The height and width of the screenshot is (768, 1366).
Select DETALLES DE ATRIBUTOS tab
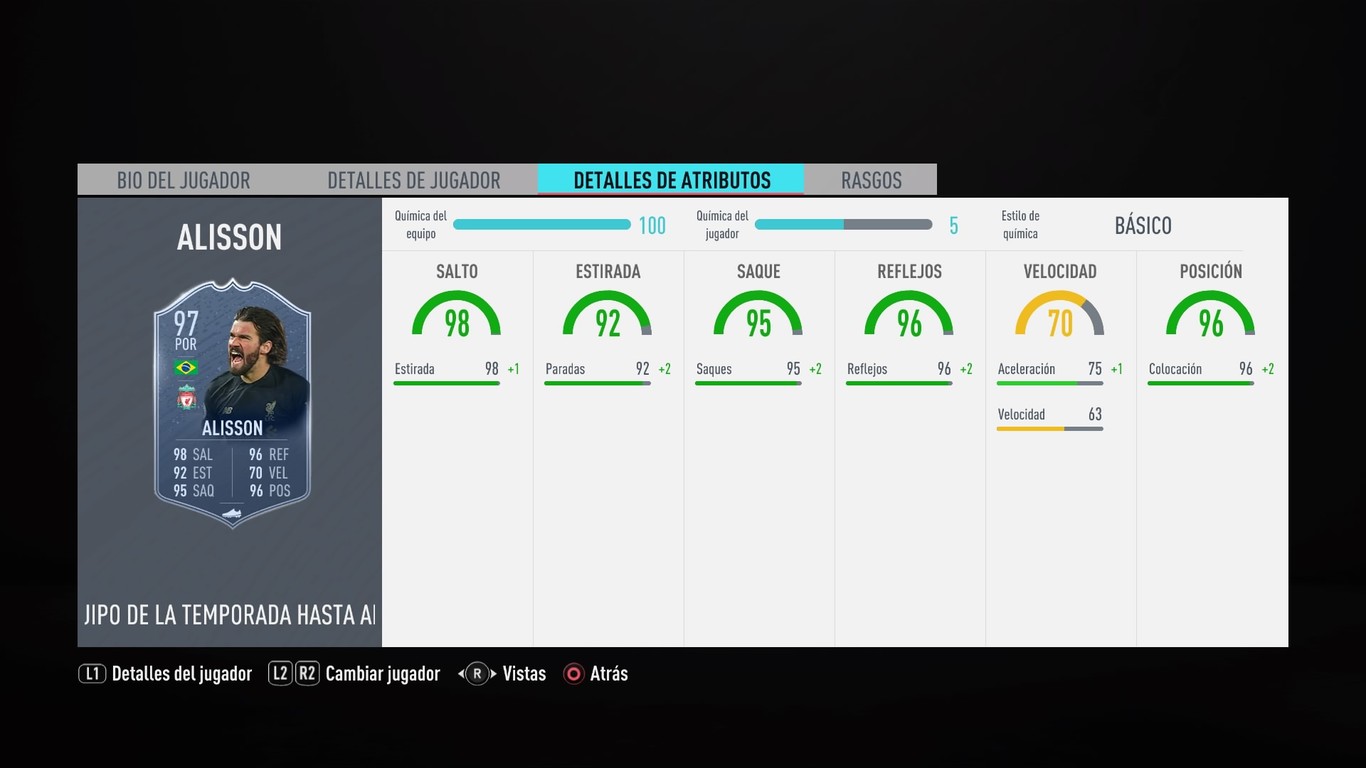coord(672,180)
